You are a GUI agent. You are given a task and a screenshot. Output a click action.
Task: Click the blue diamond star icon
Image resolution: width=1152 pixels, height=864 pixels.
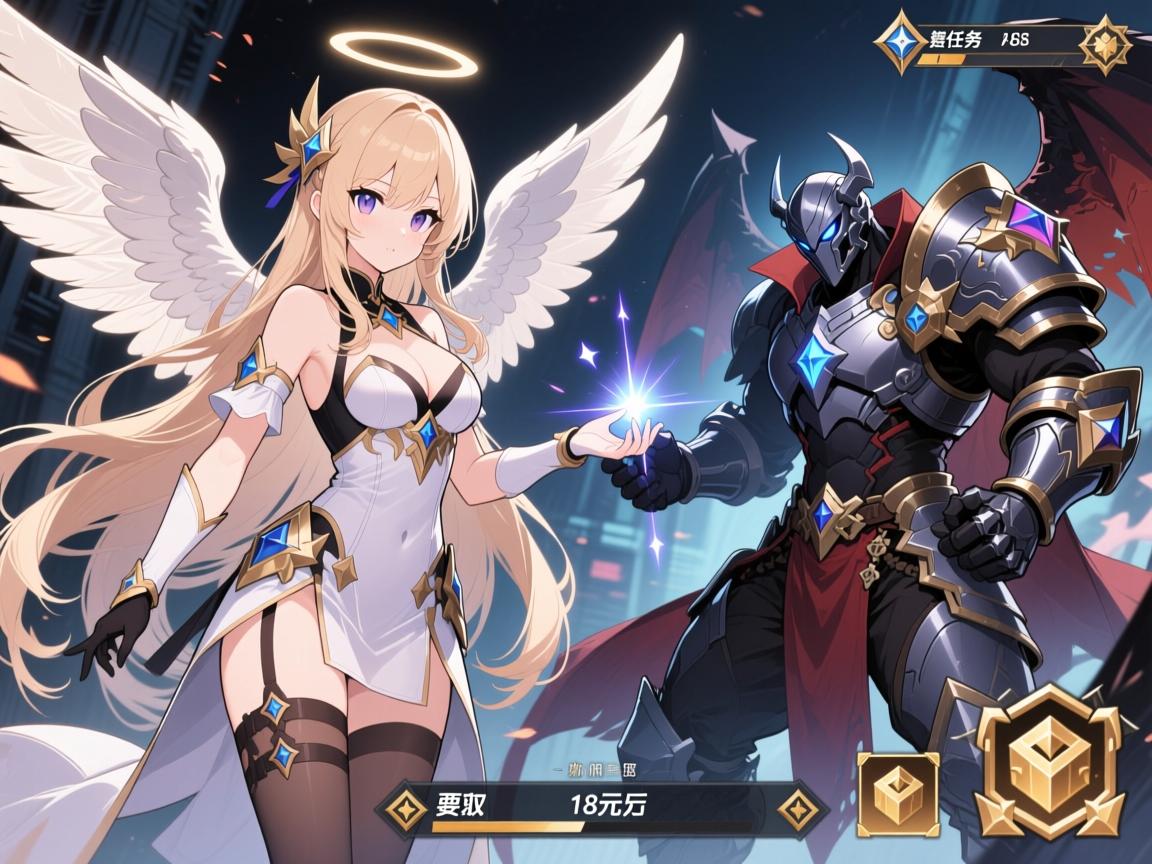pyautogui.click(x=900, y=43)
